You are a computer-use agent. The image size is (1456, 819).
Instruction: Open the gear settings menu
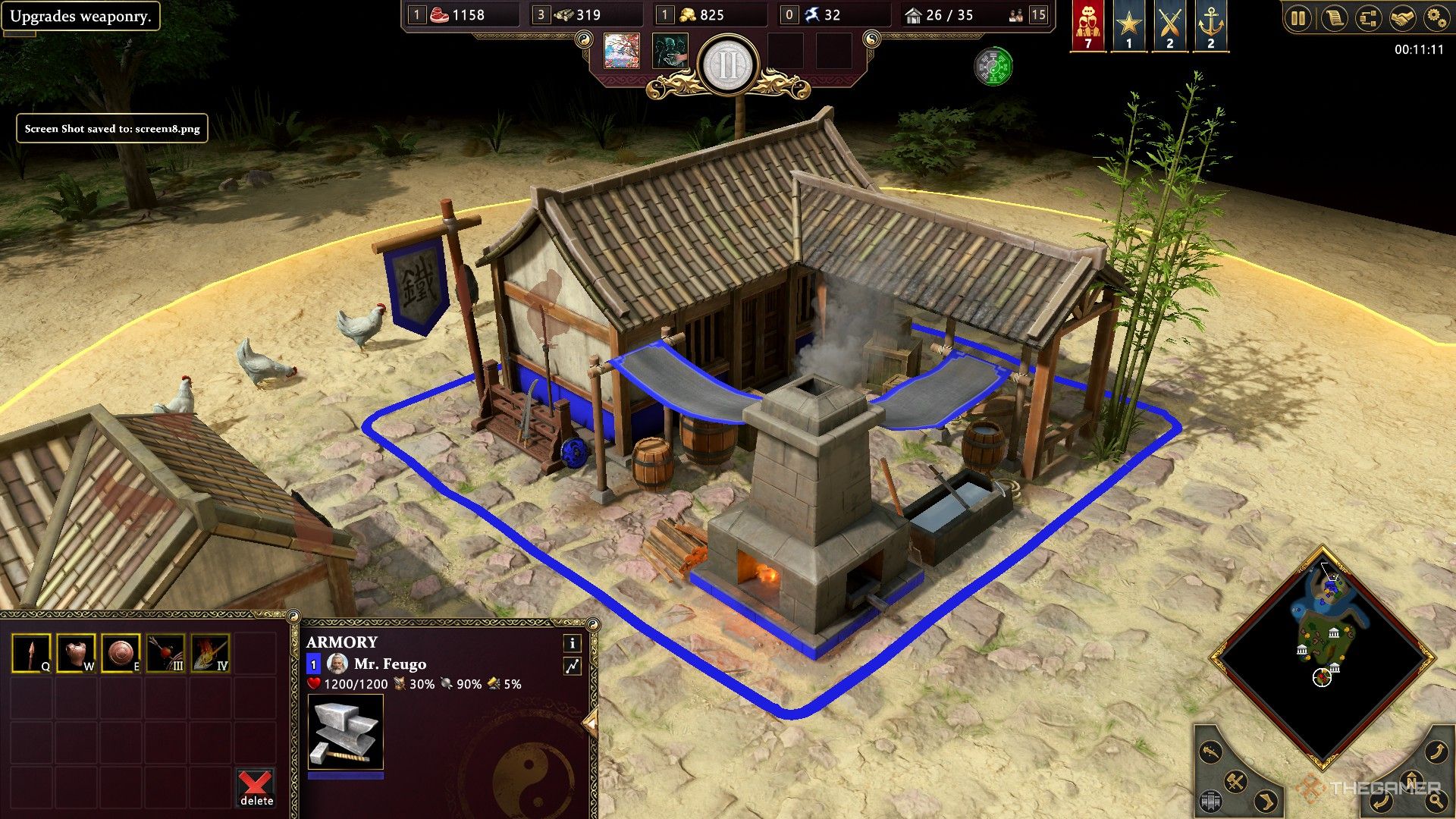[x=1436, y=18]
